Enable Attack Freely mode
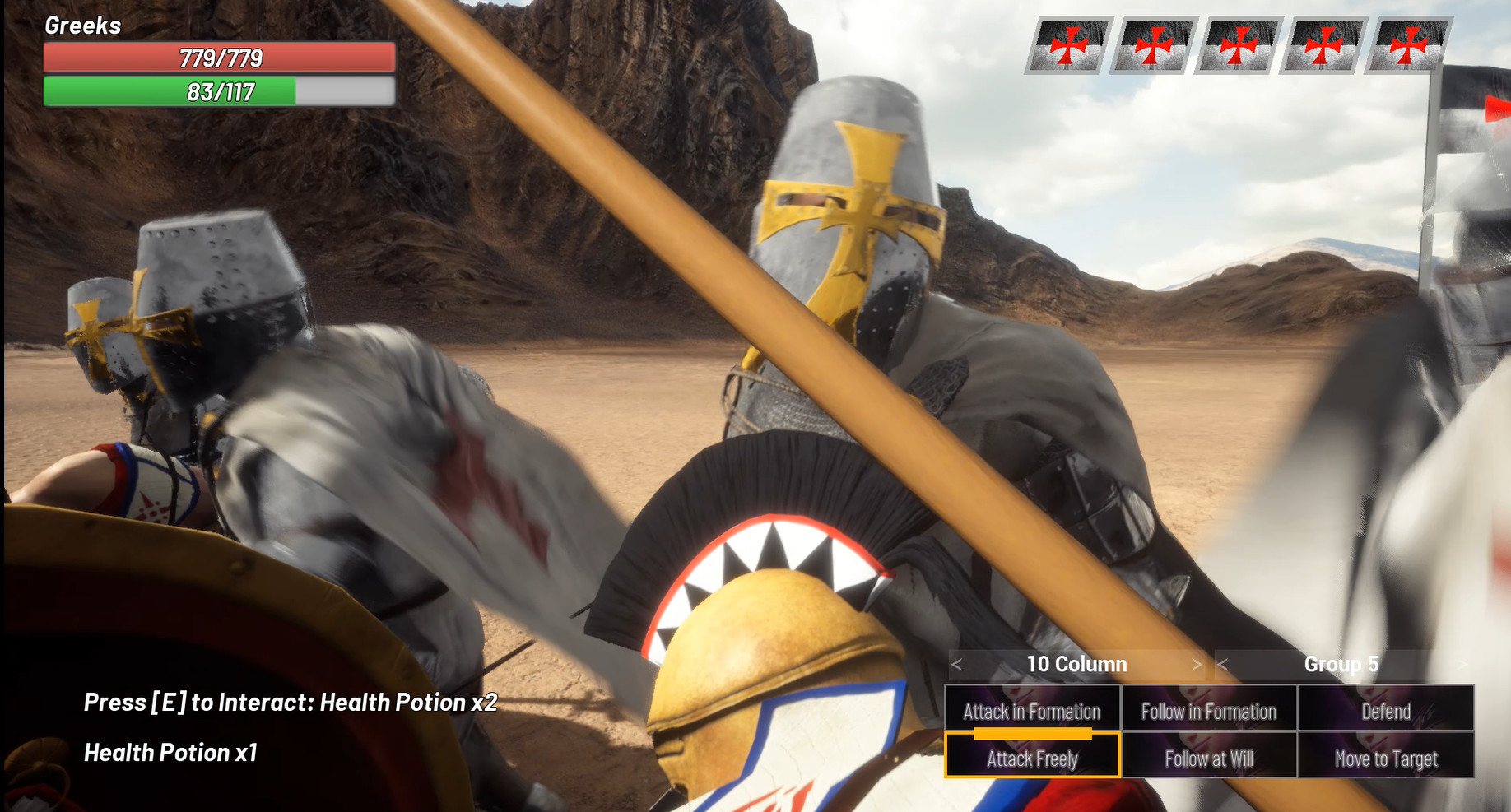The image size is (1511, 812). [x=1032, y=759]
